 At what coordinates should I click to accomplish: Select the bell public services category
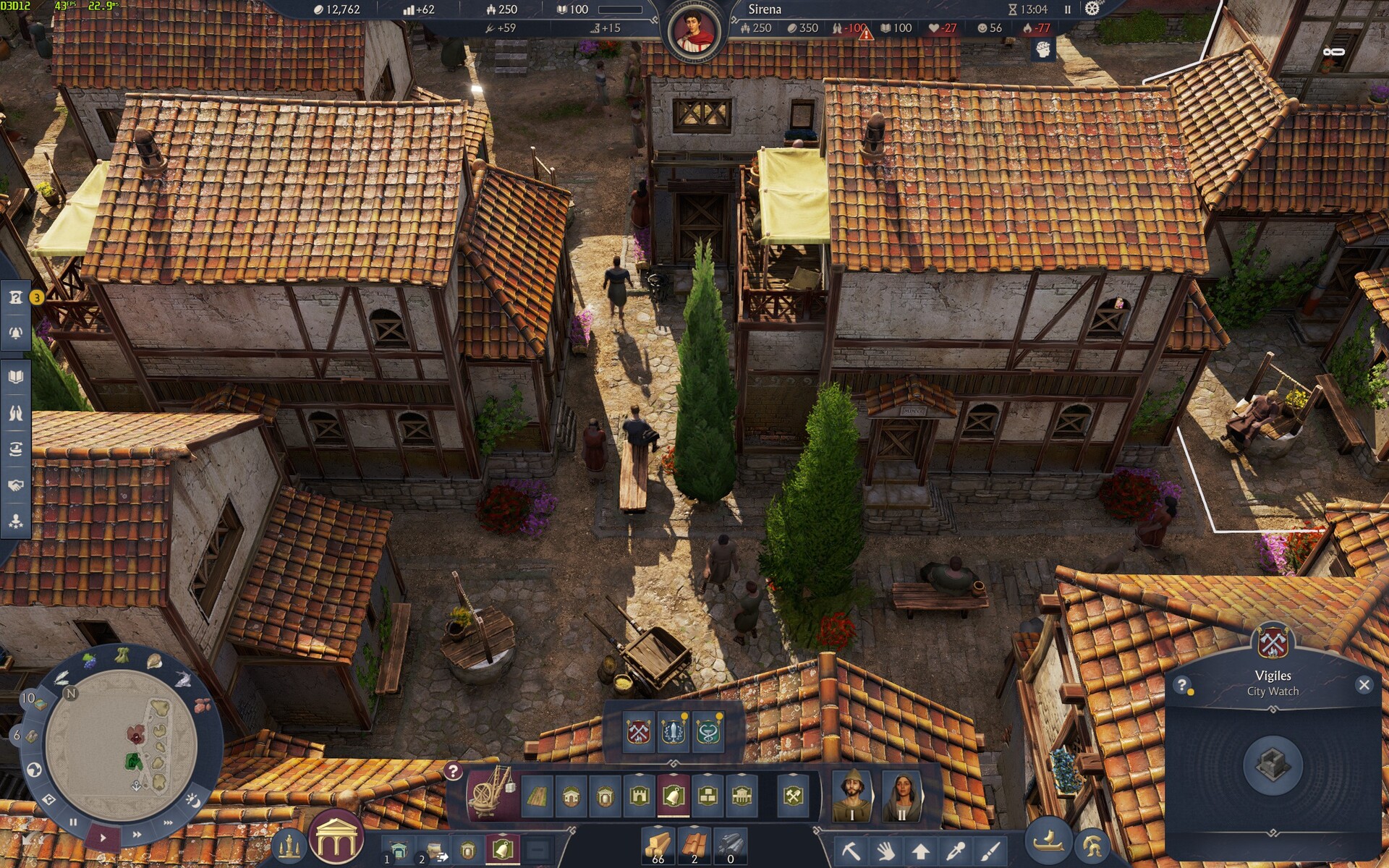click(673, 796)
